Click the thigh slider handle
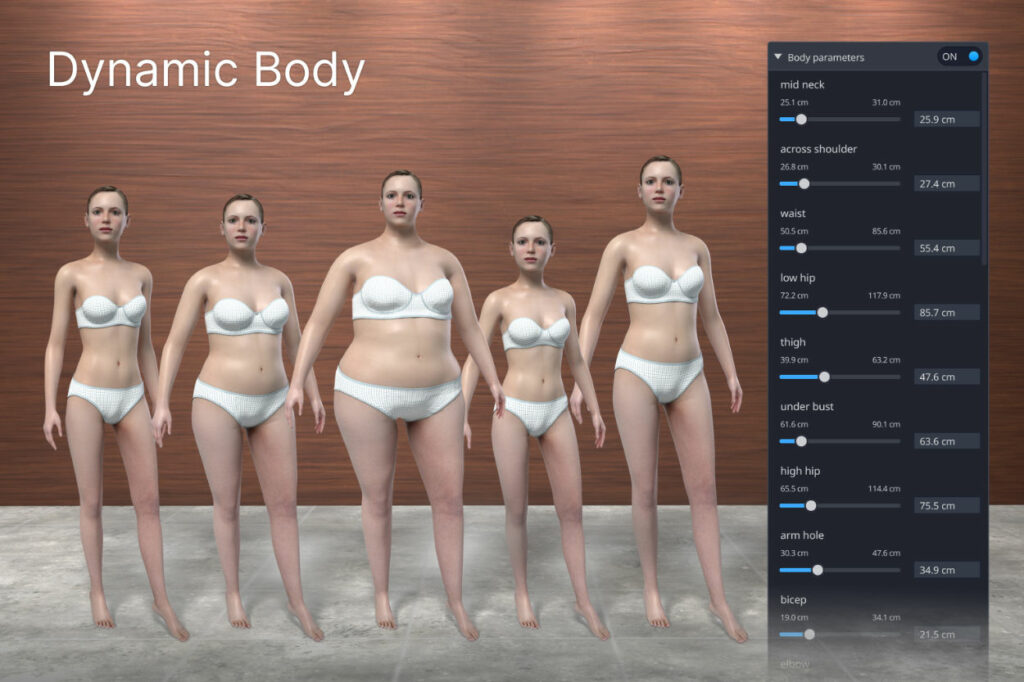Image resolution: width=1024 pixels, height=682 pixels. pyautogui.click(x=824, y=377)
